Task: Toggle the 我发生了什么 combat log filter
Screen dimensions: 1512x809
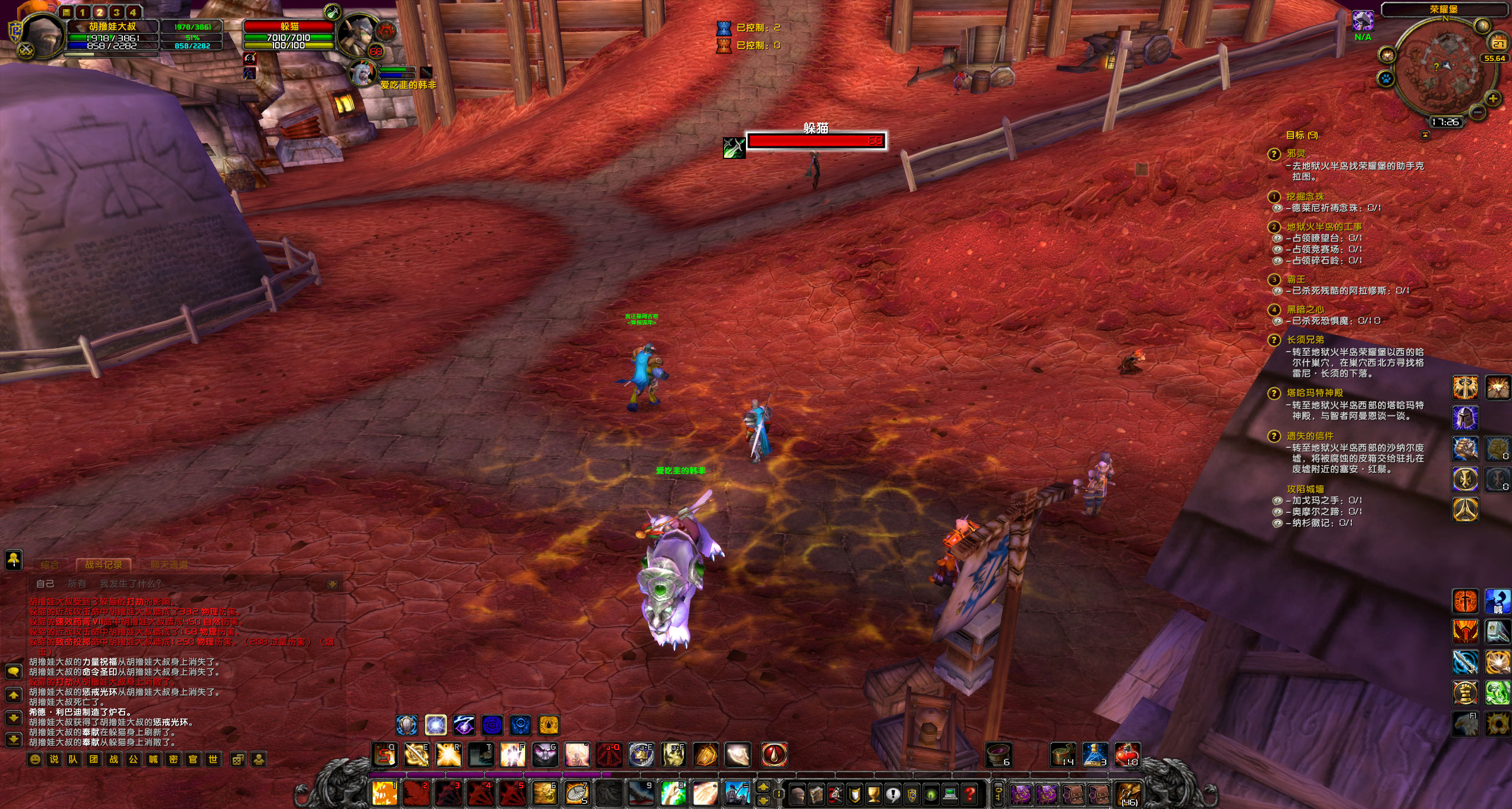Action: [129, 583]
